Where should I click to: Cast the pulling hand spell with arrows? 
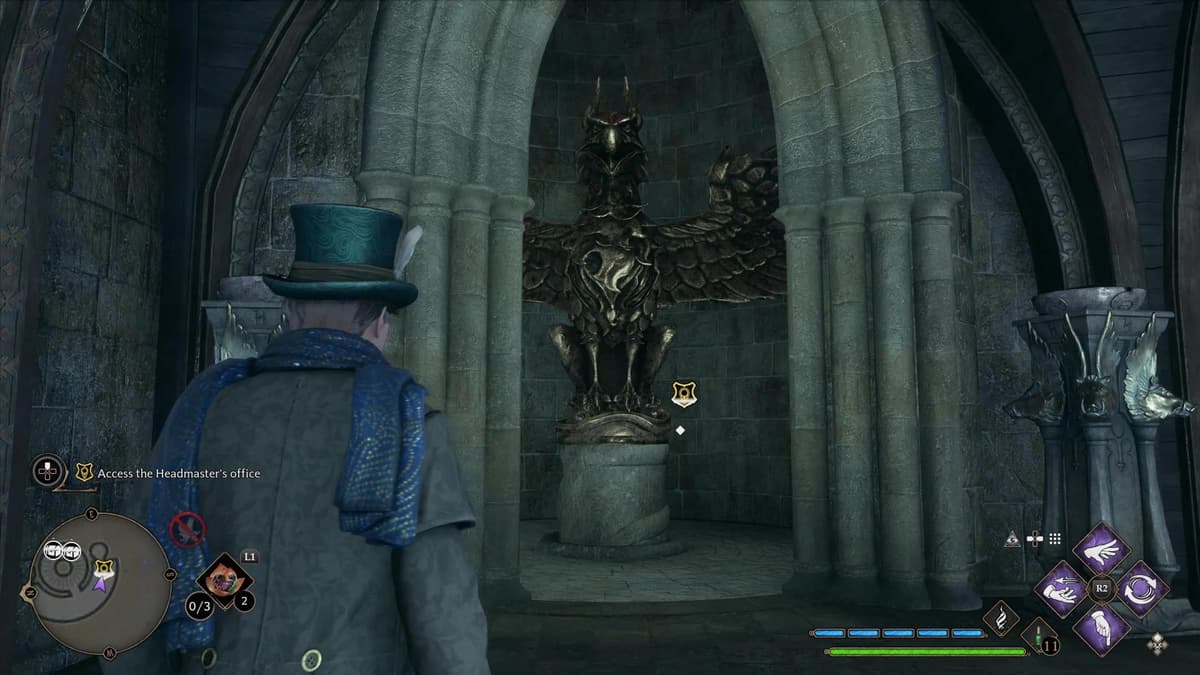1060,588
